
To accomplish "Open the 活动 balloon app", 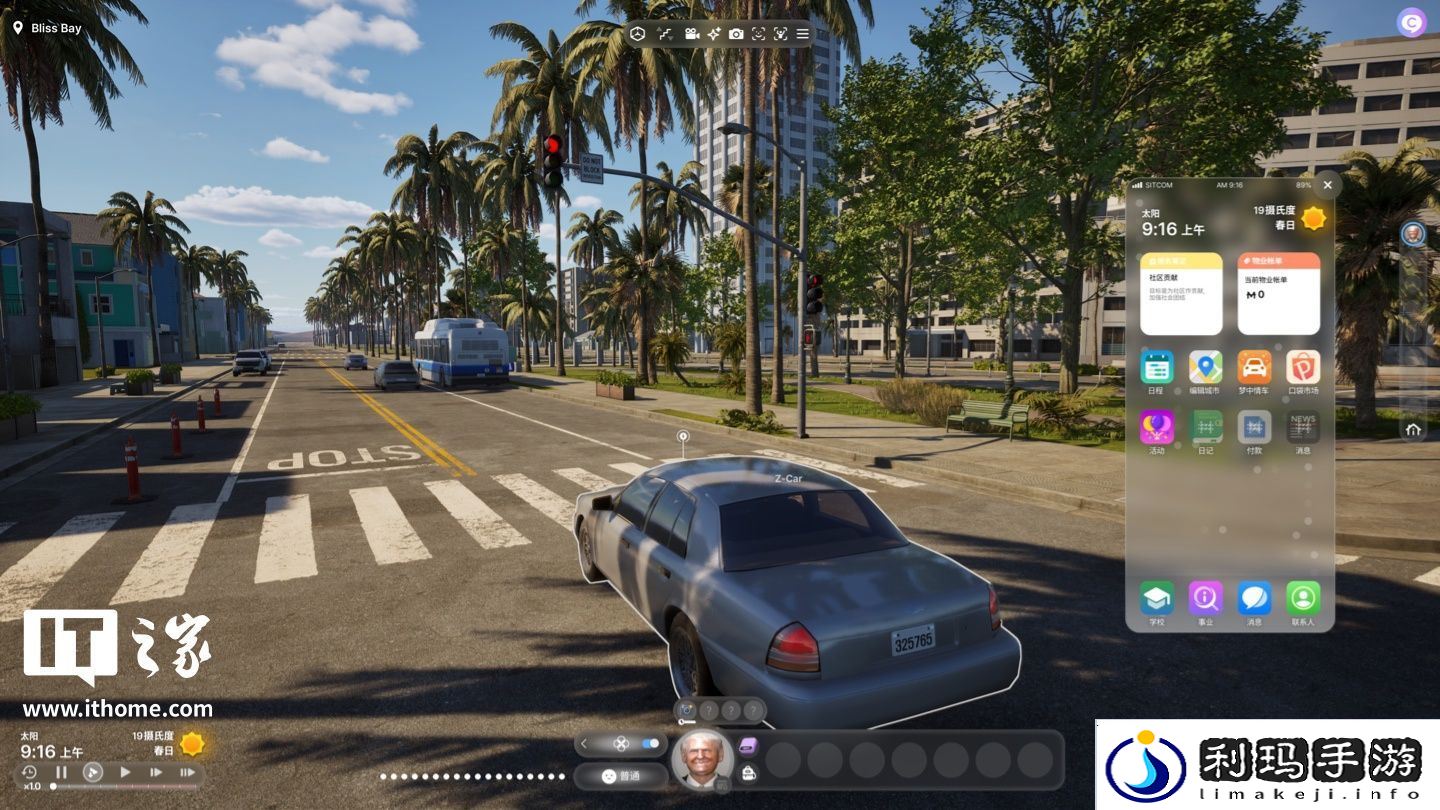I will 1157,427.
